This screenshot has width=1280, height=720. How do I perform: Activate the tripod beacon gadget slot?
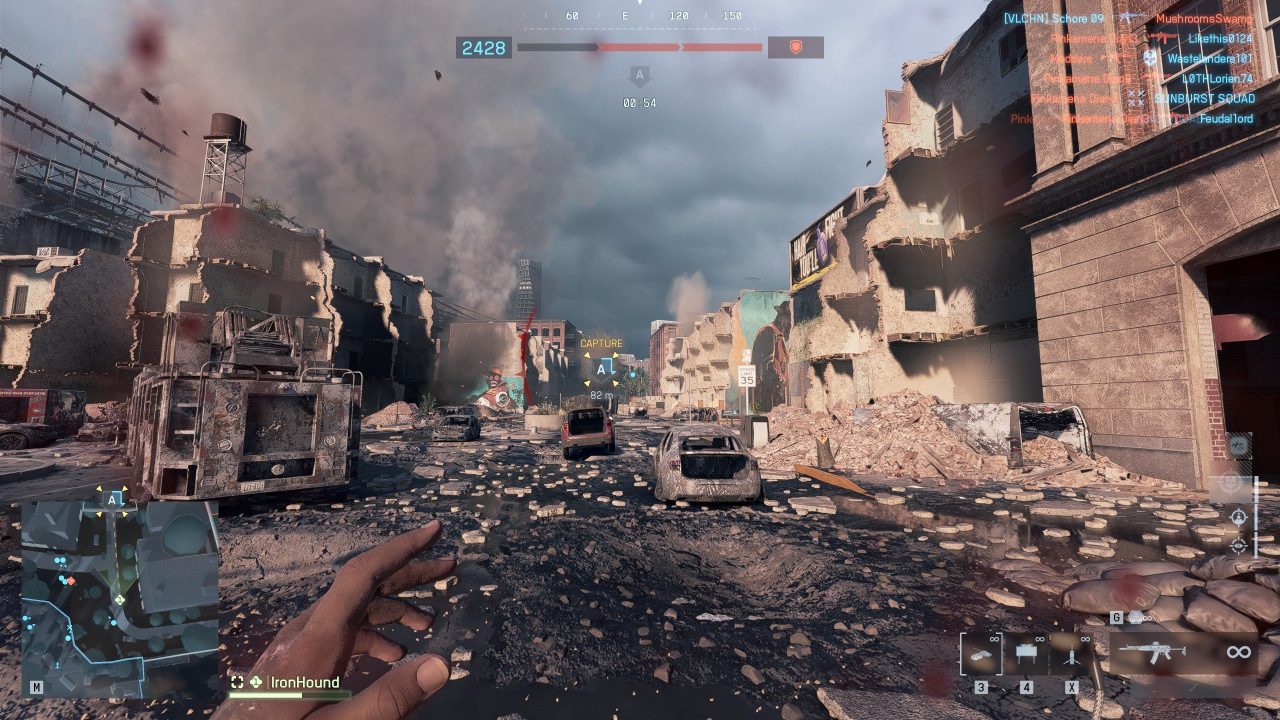1070,654
